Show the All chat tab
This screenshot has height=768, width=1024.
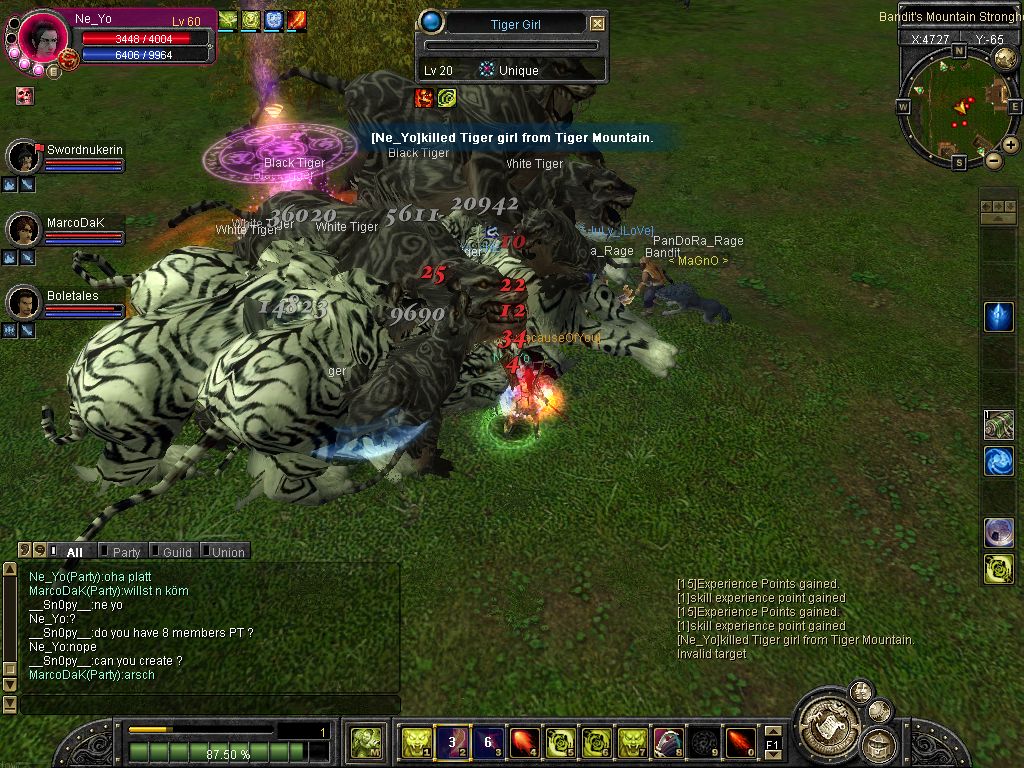[73, 551]
